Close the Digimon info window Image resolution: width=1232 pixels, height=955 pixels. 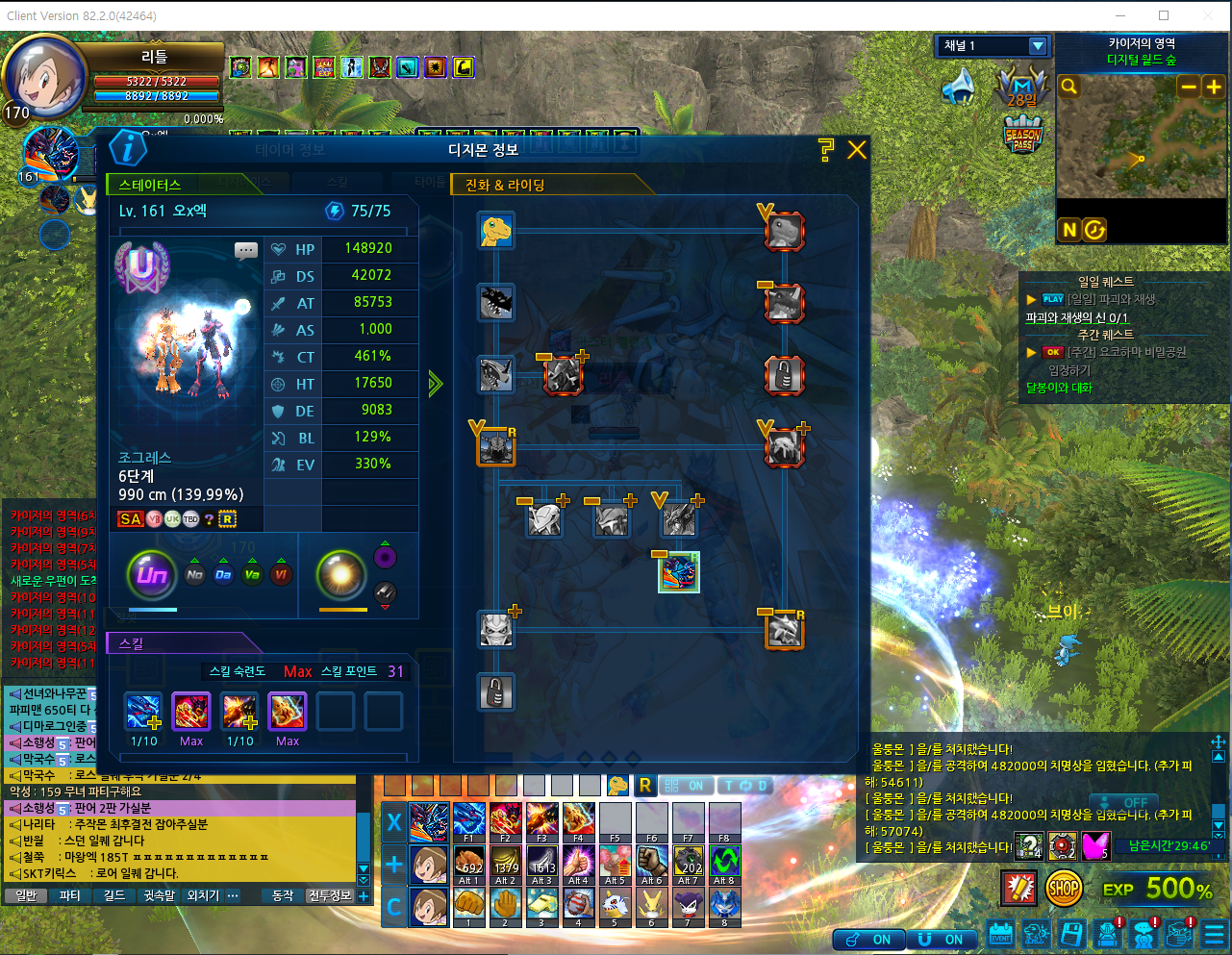tap(856, 149)
